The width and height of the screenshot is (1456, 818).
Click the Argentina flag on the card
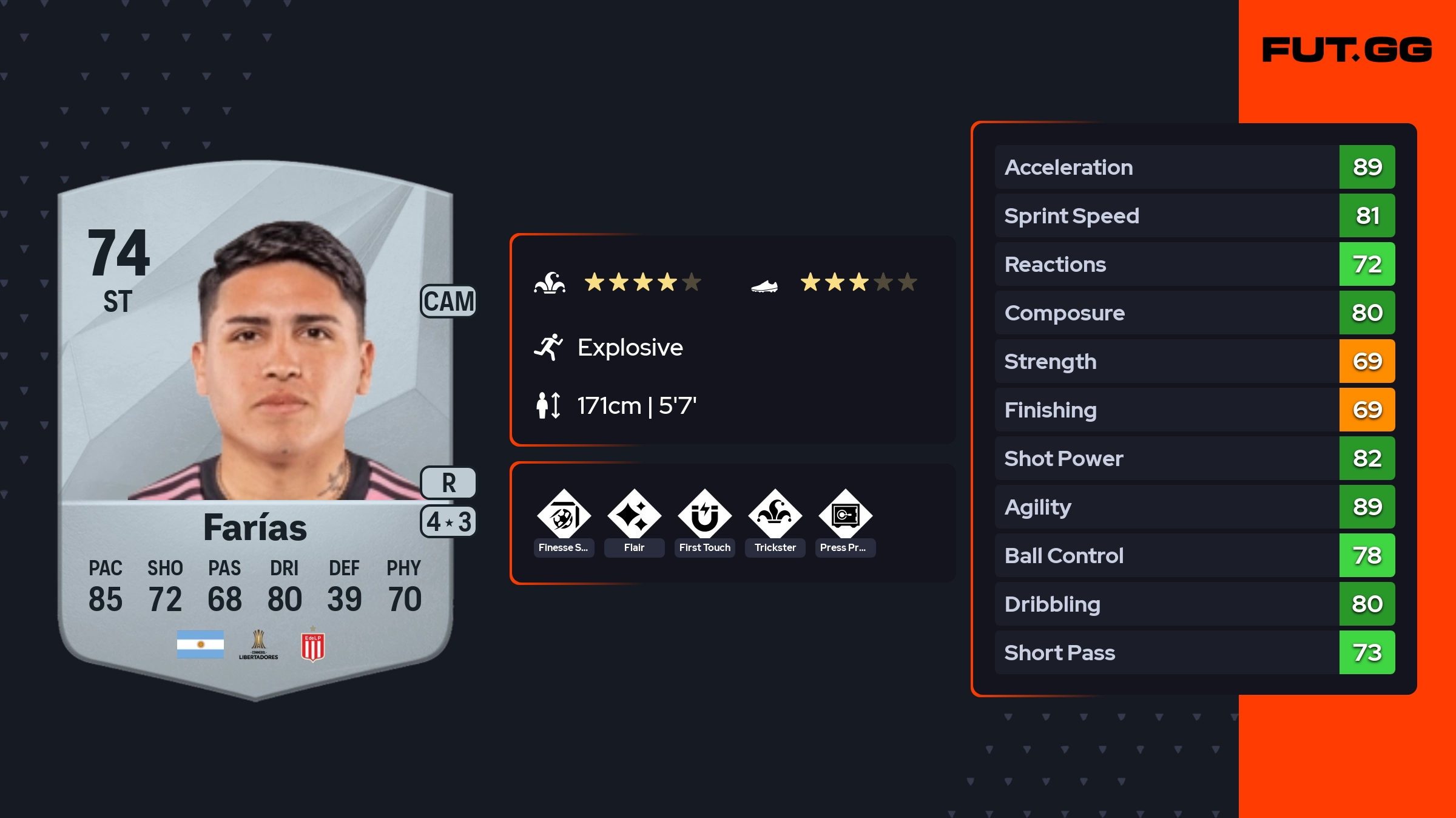pyautogui.click(x=200, y=644)
